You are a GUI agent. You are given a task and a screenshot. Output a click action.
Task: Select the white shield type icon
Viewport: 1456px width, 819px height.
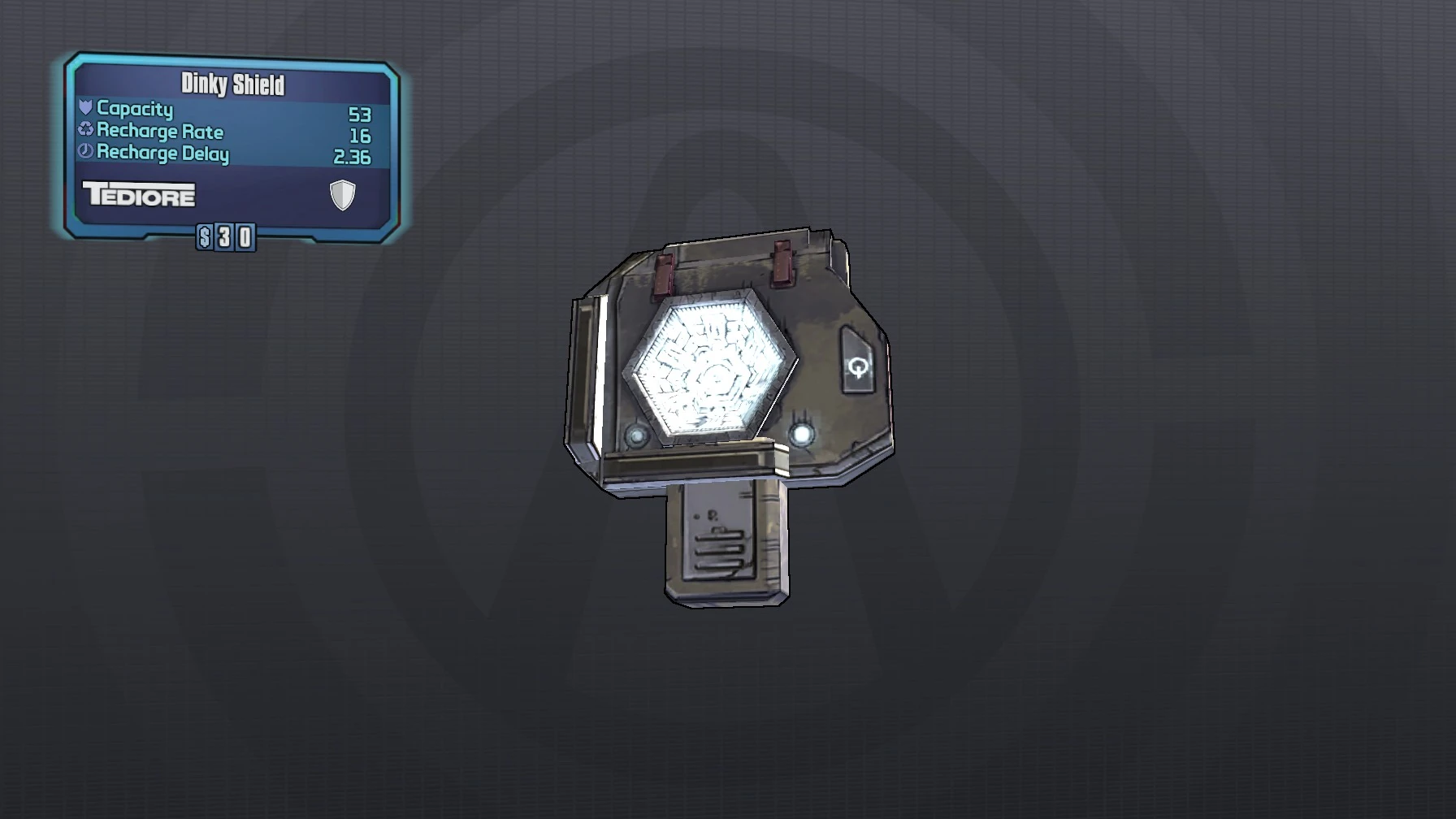341,195
